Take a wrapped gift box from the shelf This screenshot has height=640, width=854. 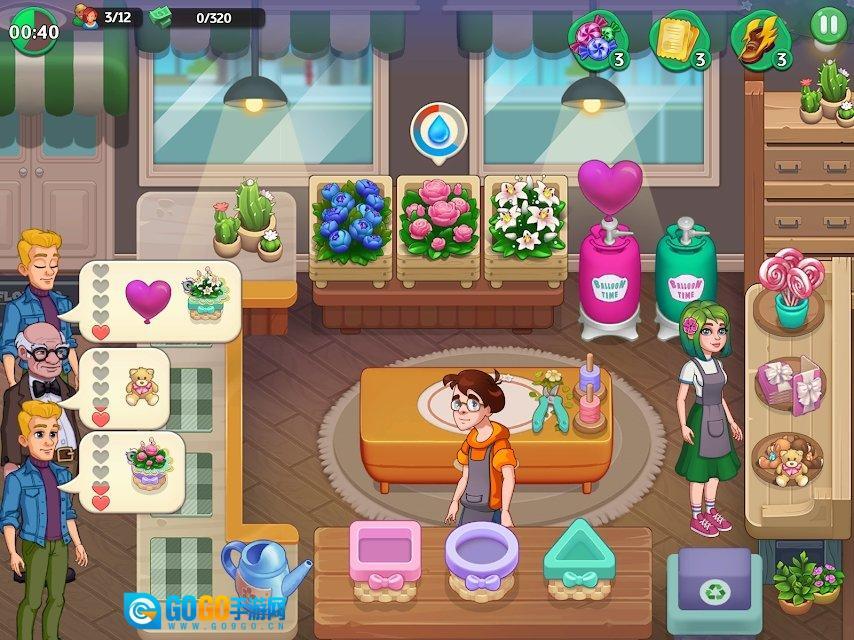coord(790,384)
